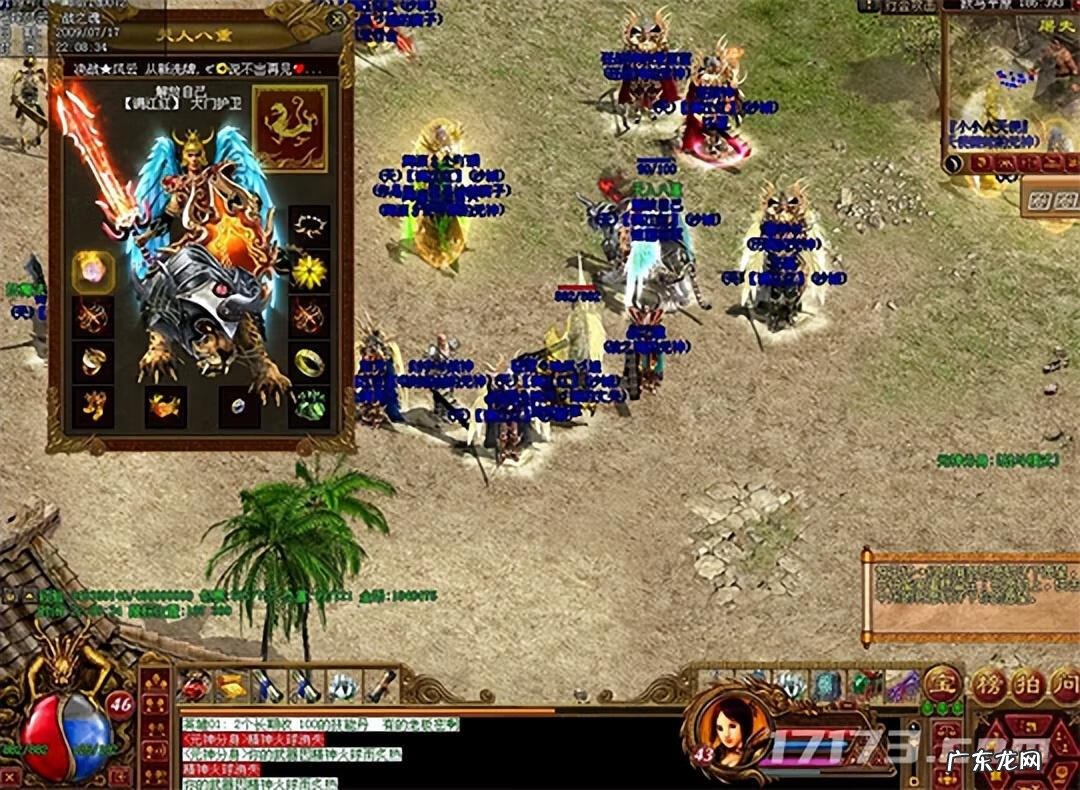The image size is (1080, 790).
Task: Open the 拍 auction button
Action: coord(1025,686)
